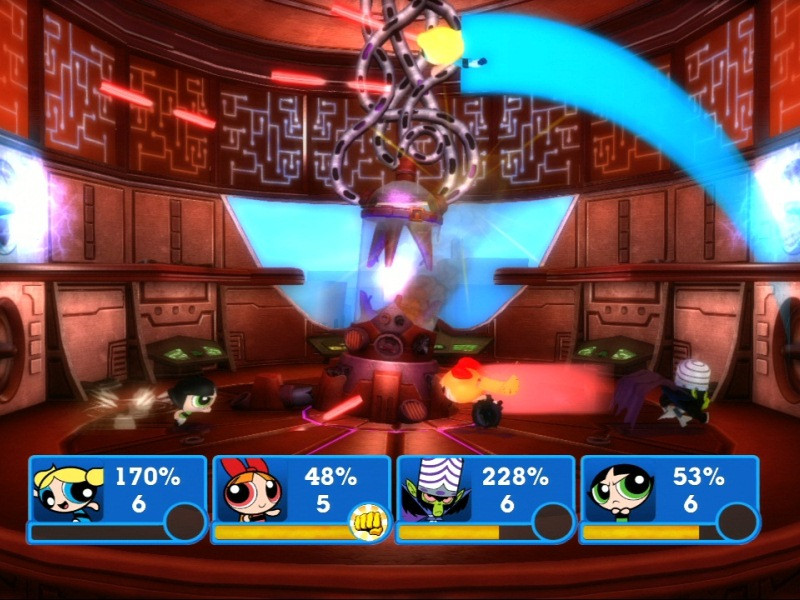Select Buttercup's portrait icon
This screenshot has height=600, width=800.
620,491
